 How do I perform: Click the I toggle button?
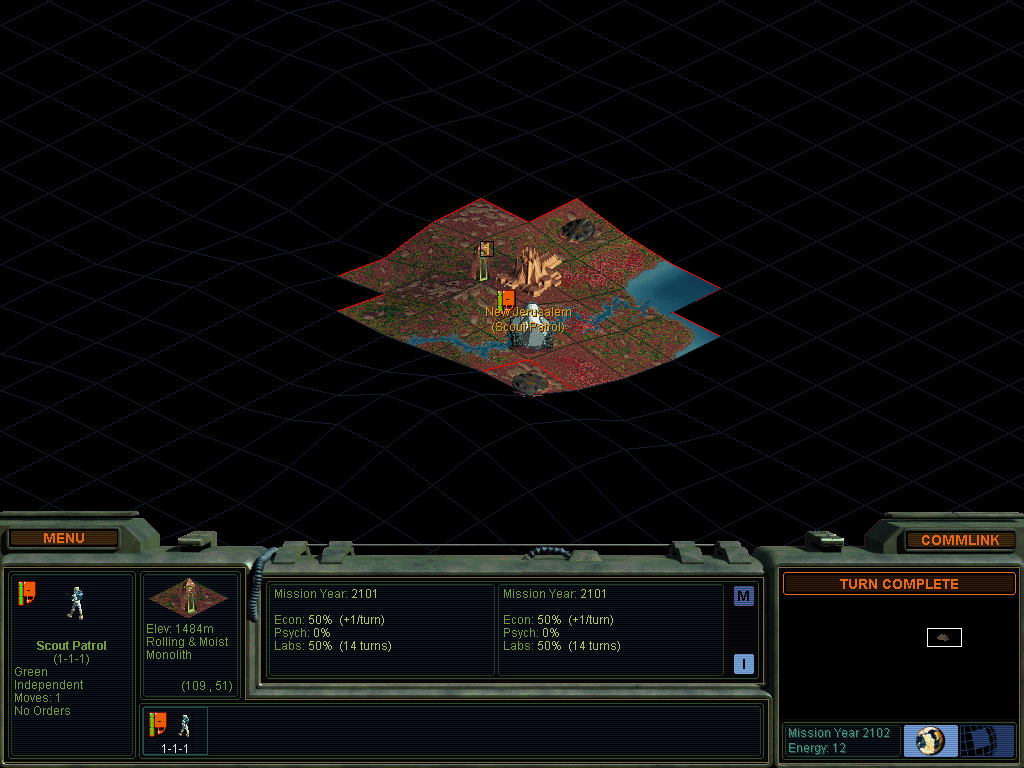pyautogui.click(x=743, y=664)
